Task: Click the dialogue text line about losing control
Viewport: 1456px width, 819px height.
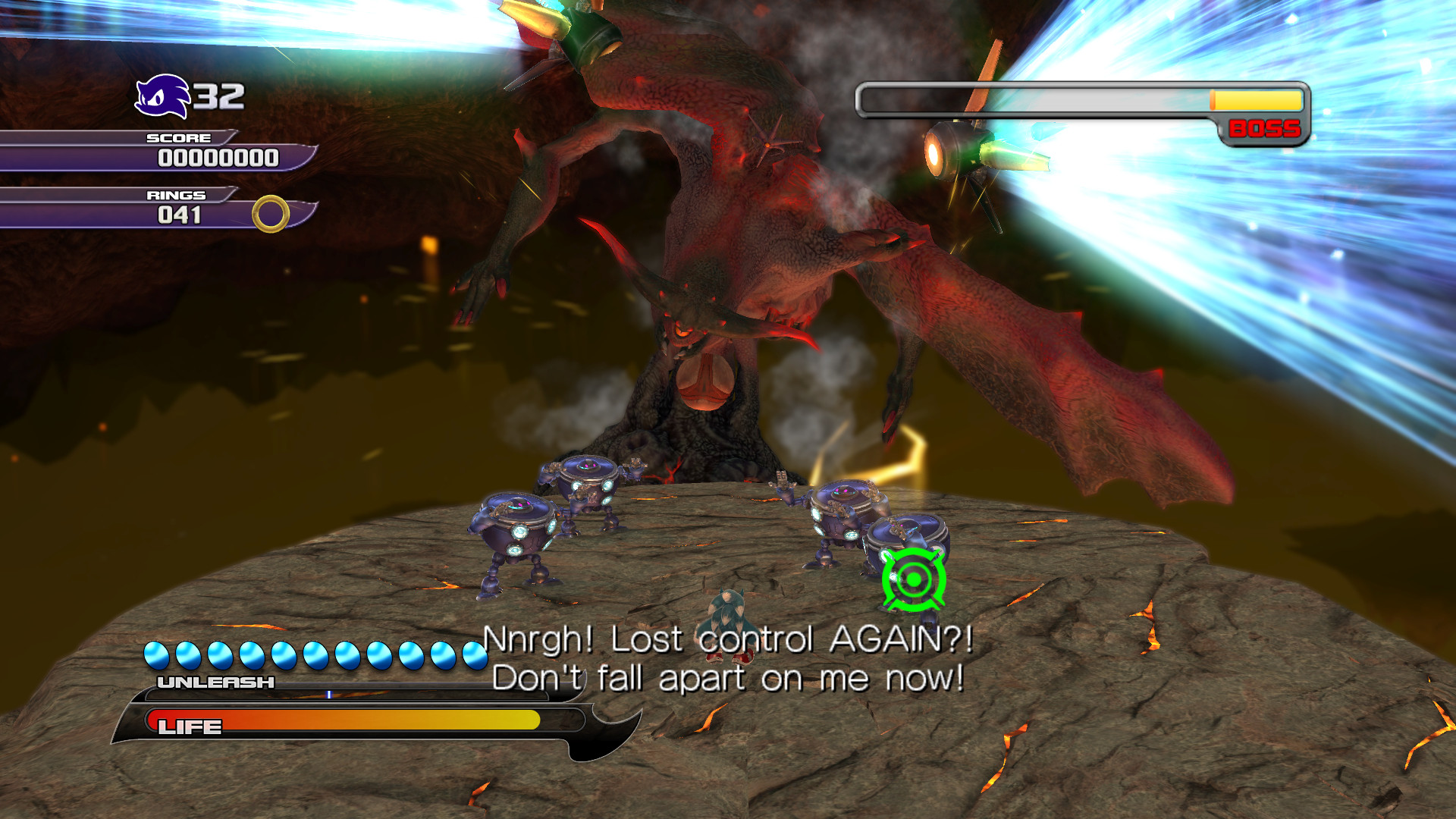Action: coord(728,642)
